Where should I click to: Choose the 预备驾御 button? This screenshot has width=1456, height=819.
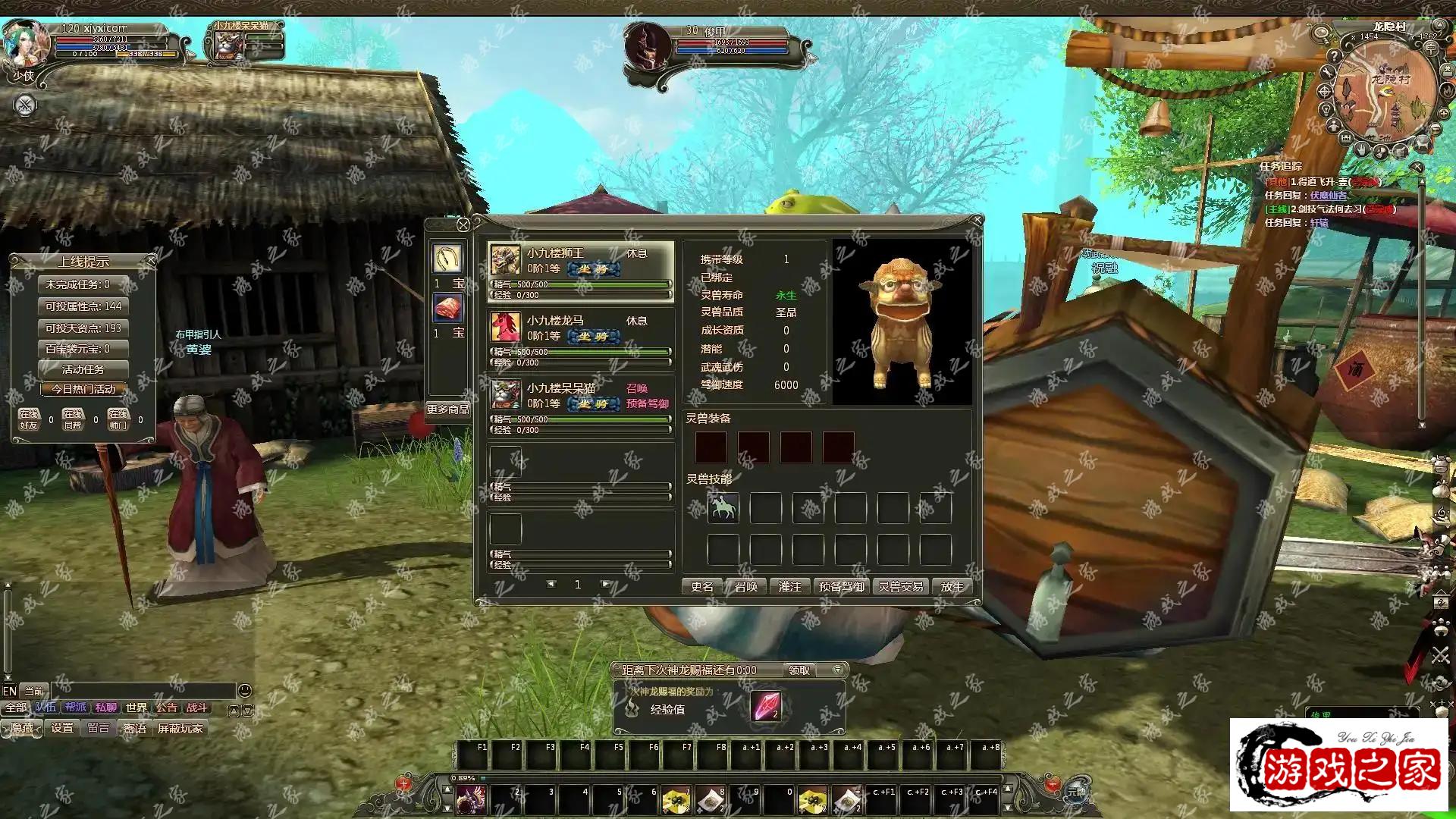[x=841, y=586]
